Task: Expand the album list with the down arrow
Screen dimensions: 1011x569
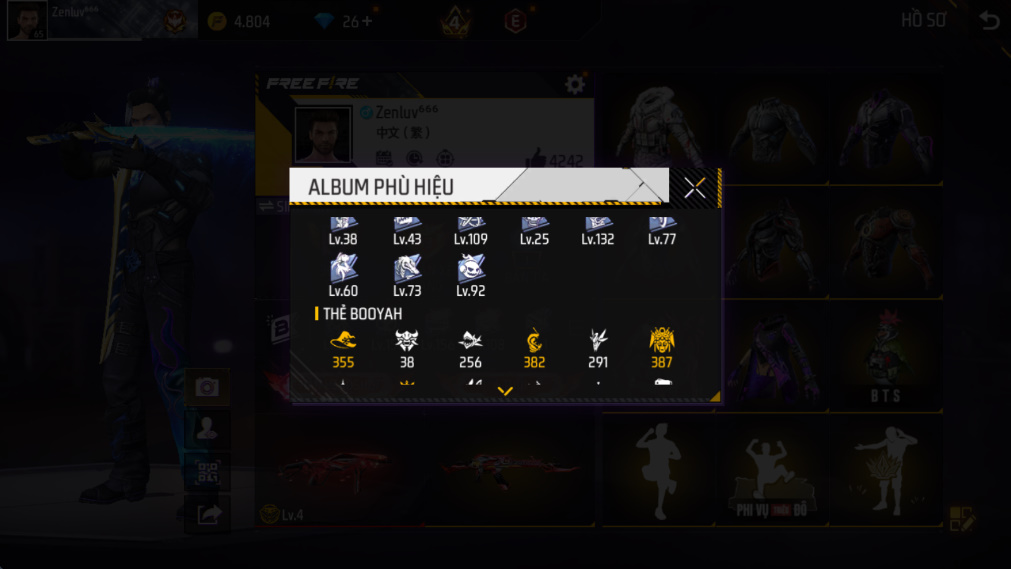Action: click(505, 392)
